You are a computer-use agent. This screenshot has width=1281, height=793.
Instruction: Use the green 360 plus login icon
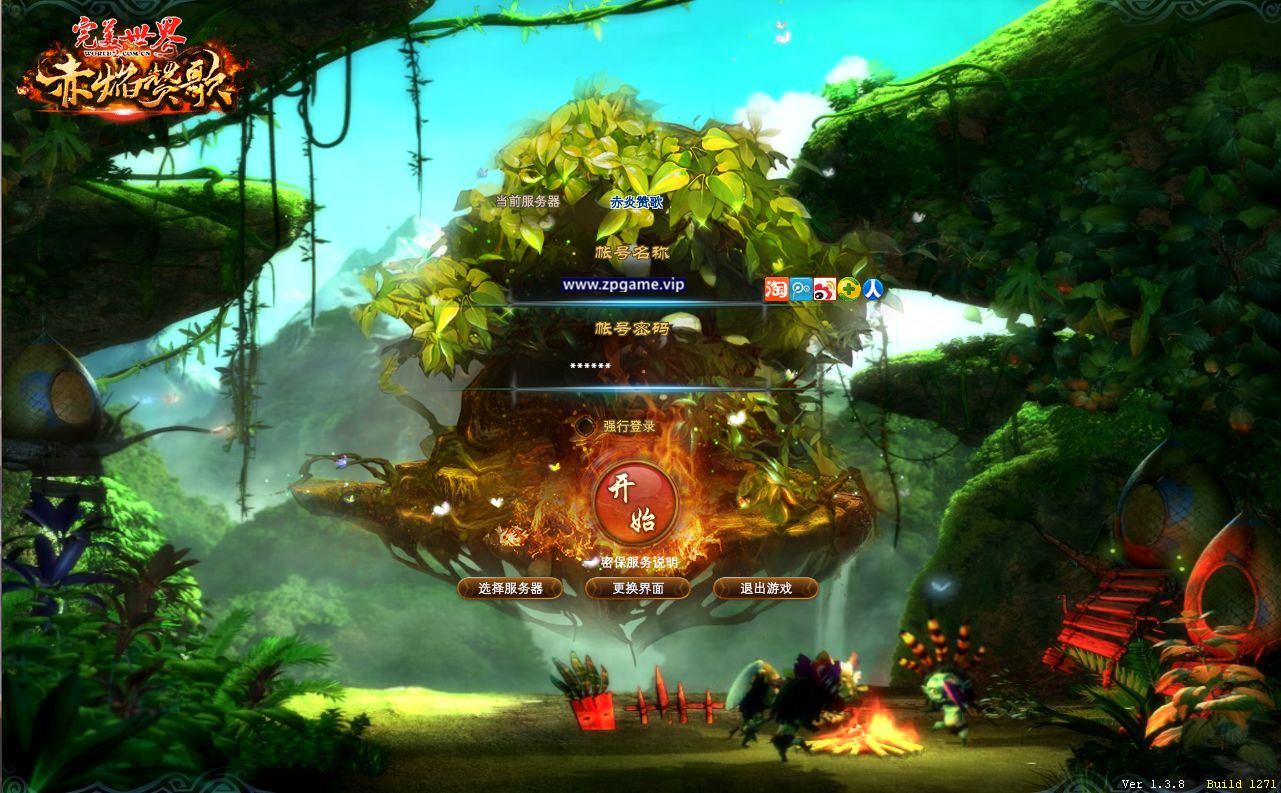(849, 289)
